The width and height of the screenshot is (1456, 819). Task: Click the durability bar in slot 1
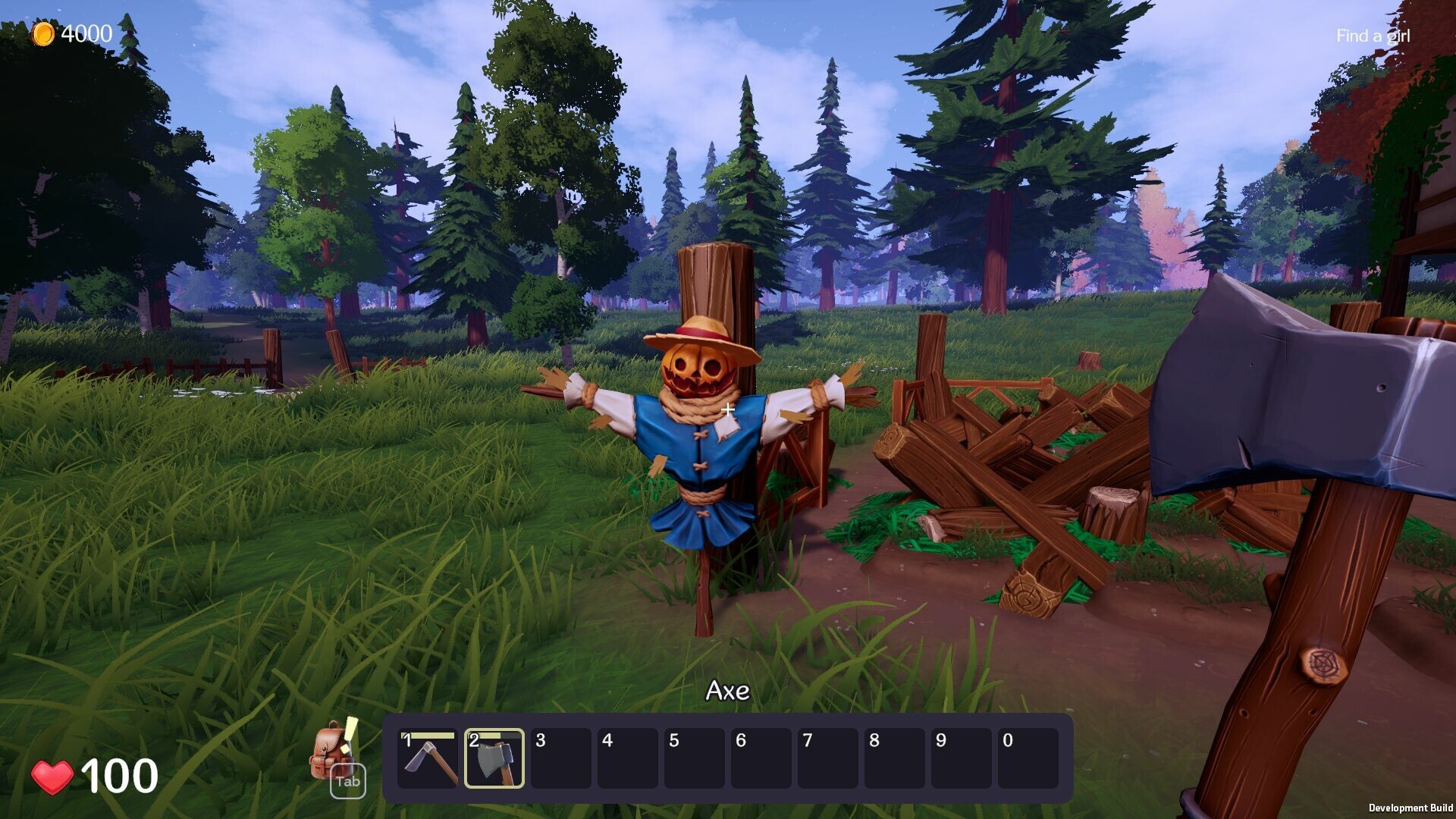(428, 736)
